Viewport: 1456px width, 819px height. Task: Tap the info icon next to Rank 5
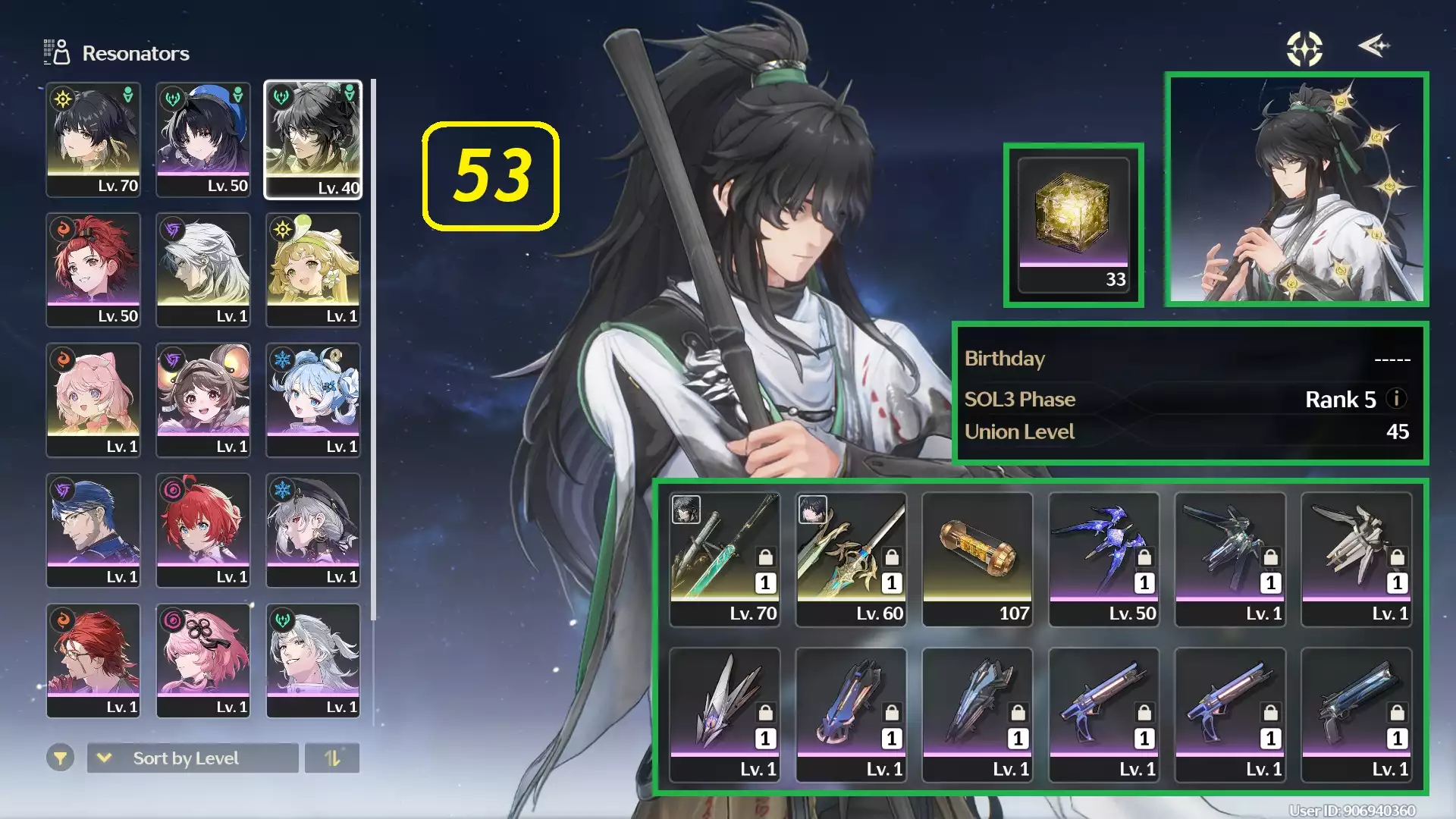[x=1396, y=400]
